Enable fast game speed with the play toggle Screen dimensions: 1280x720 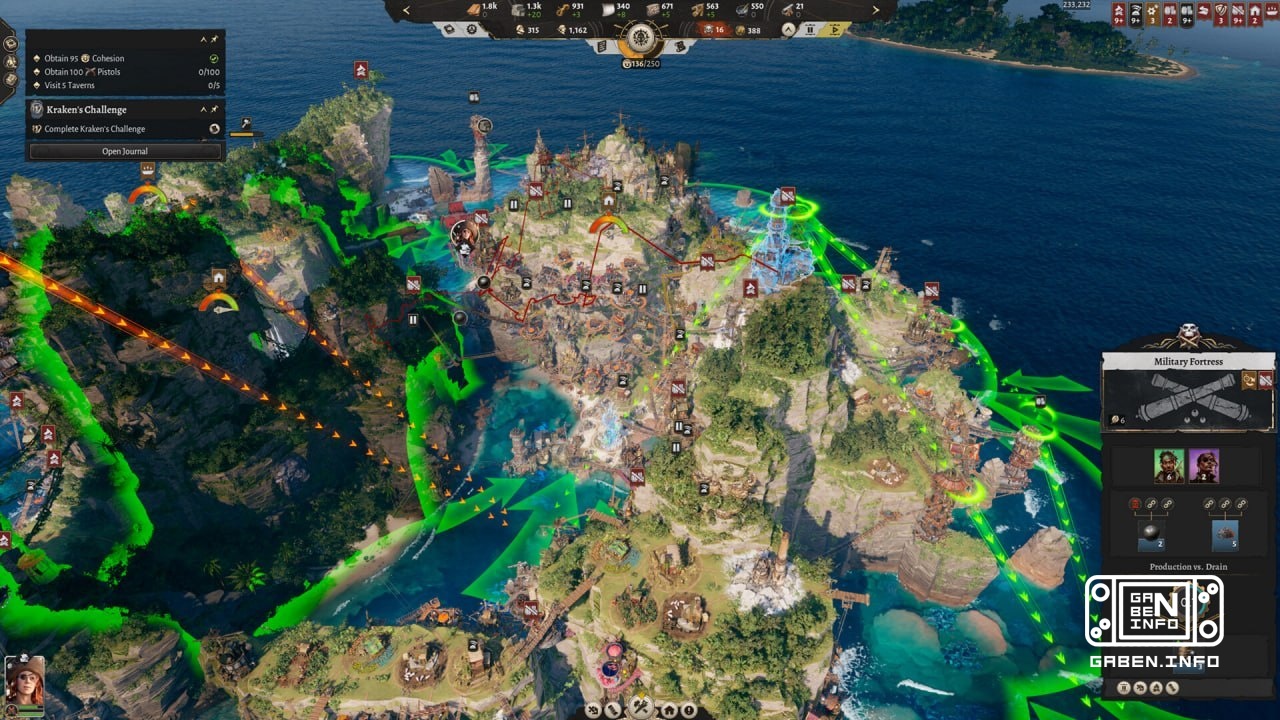click(835, 30)
